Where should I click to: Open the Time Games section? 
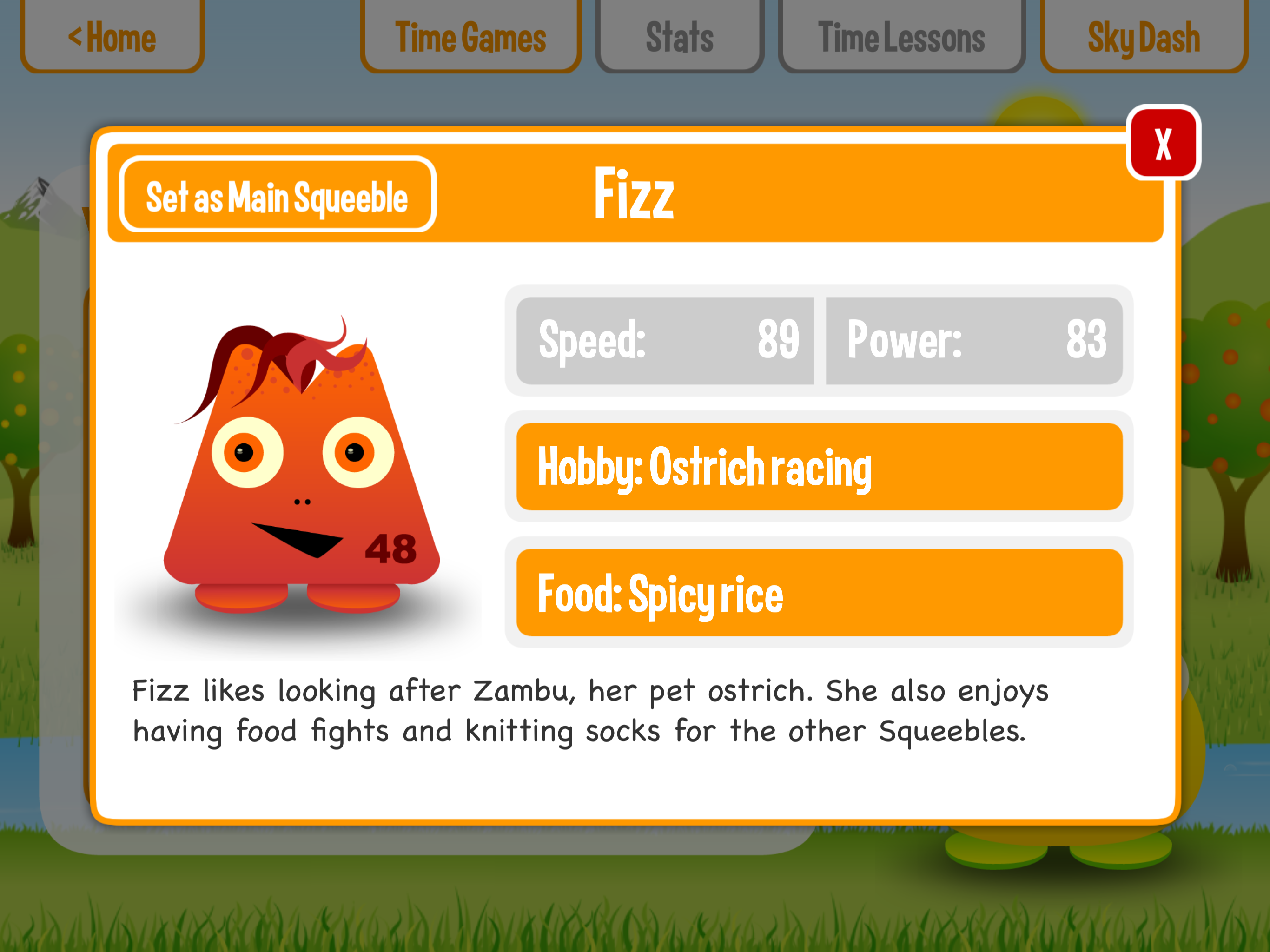pos(470,37)
